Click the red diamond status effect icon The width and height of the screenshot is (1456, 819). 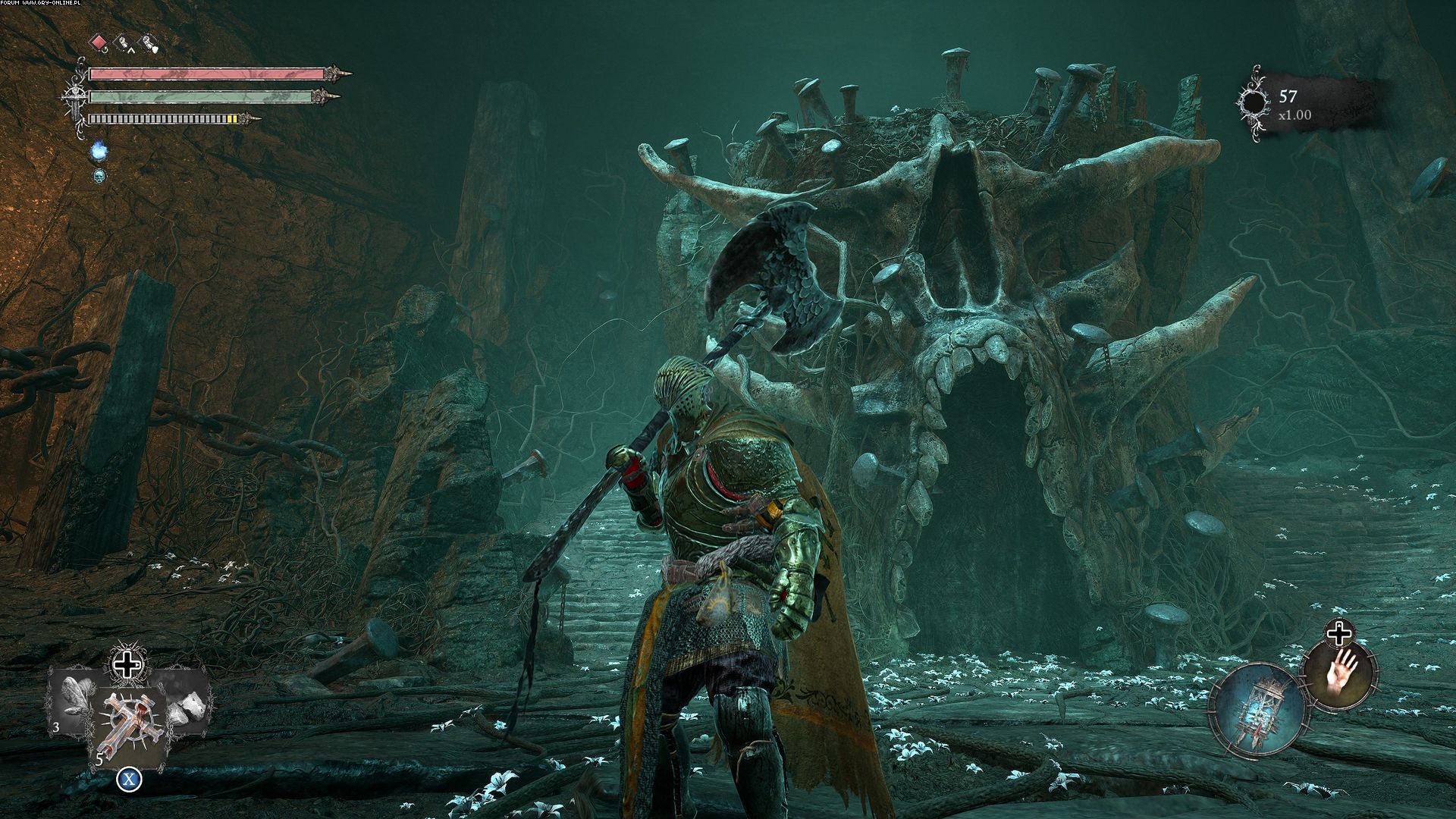(x=99, y=43)
